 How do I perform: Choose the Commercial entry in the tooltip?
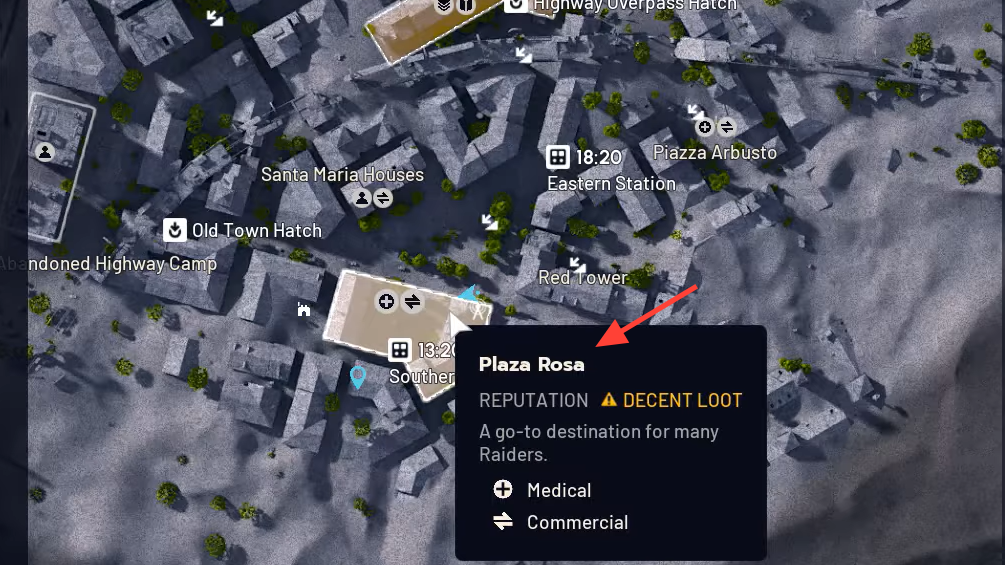(577, 522)
